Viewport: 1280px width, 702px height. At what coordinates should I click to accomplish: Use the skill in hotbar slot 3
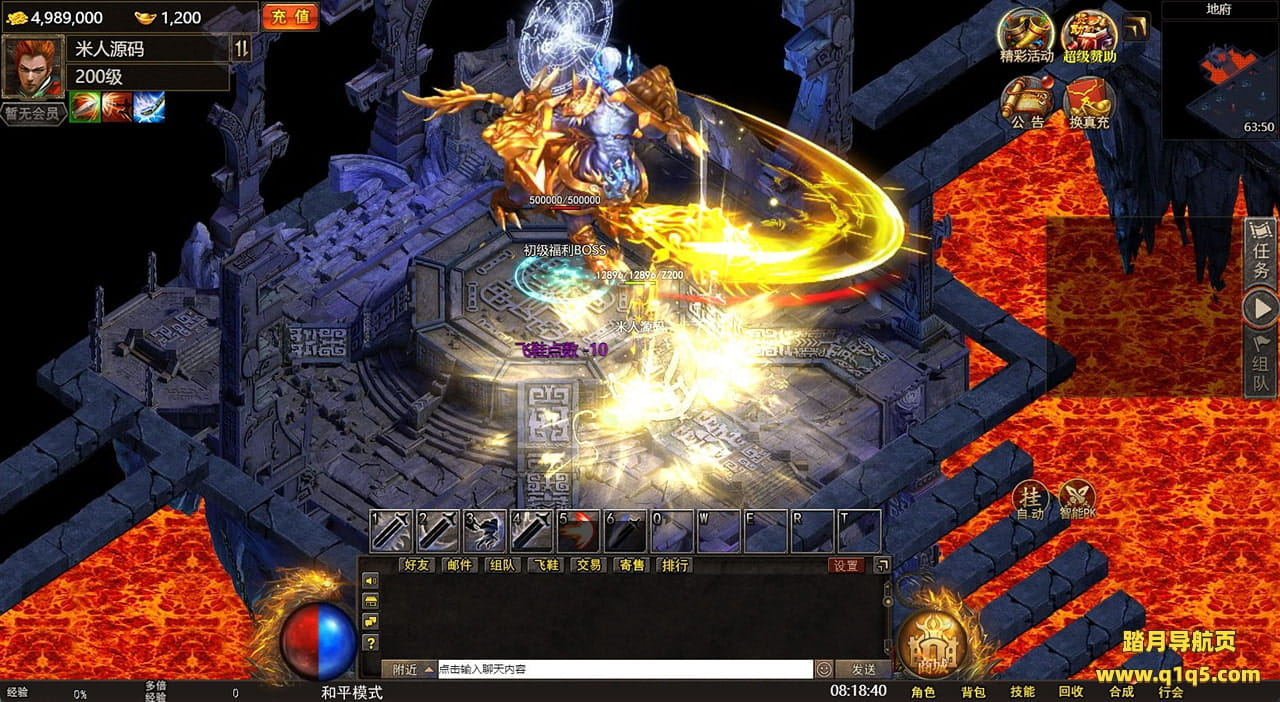[x=485, y=531]
